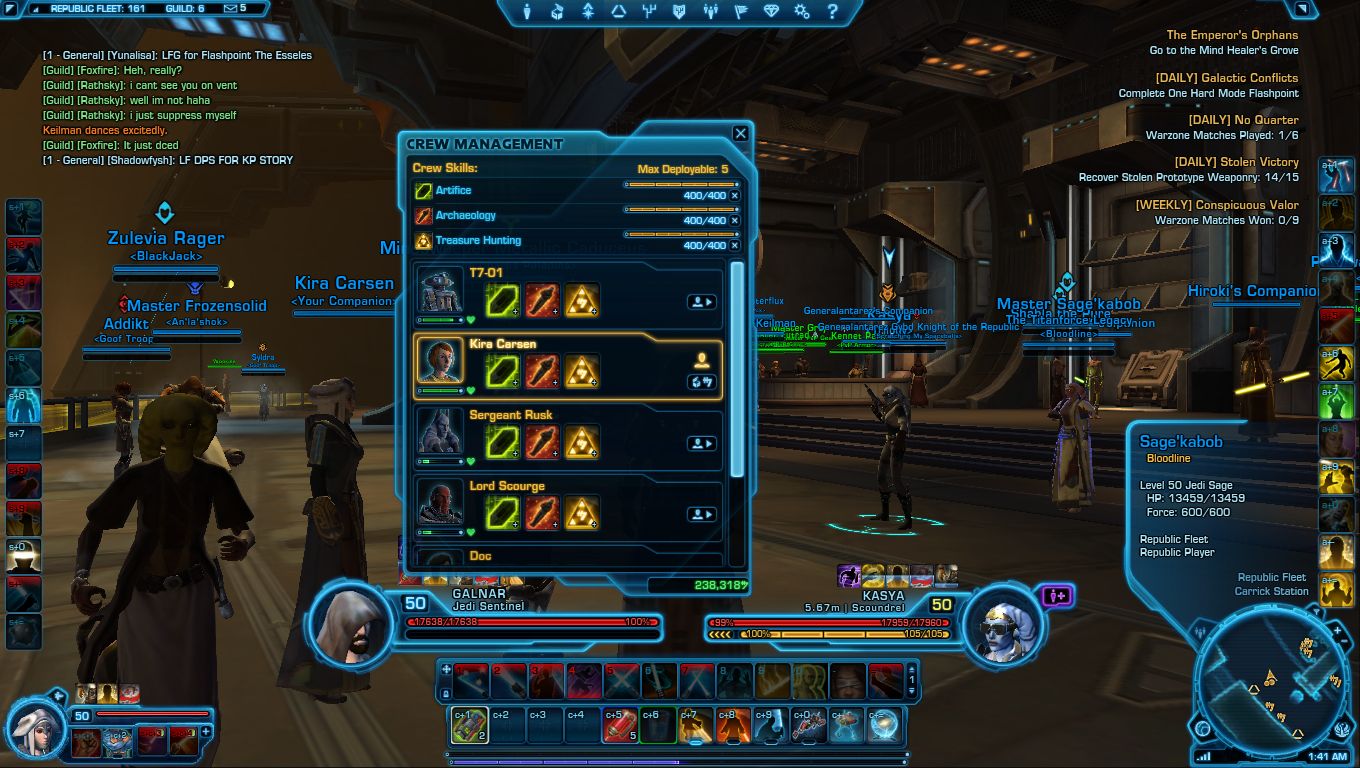This screenshot has width=1360, height=768.
Task: Open the social window icon
Action: (x=711, y=12)
